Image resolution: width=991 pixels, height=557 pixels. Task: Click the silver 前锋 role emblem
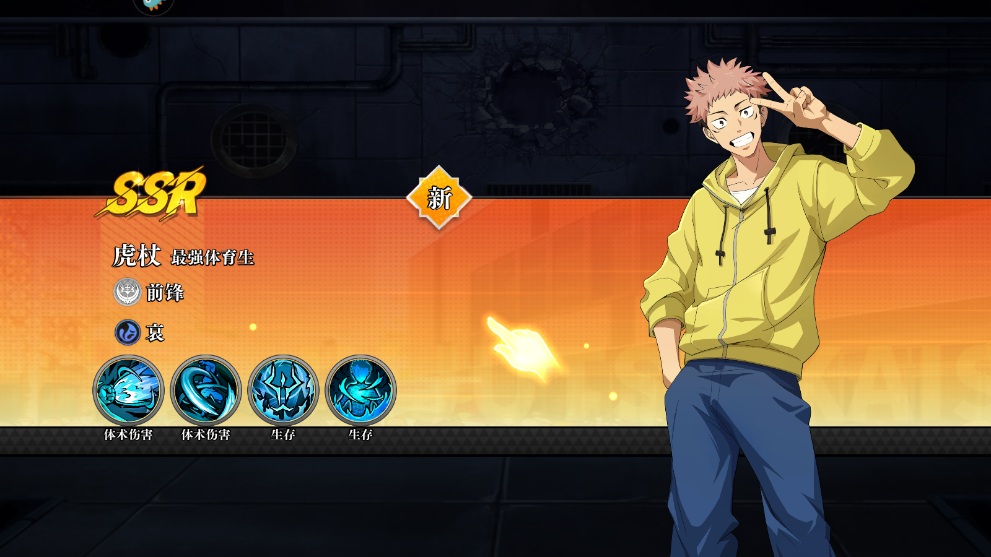(x=127, y=293)
